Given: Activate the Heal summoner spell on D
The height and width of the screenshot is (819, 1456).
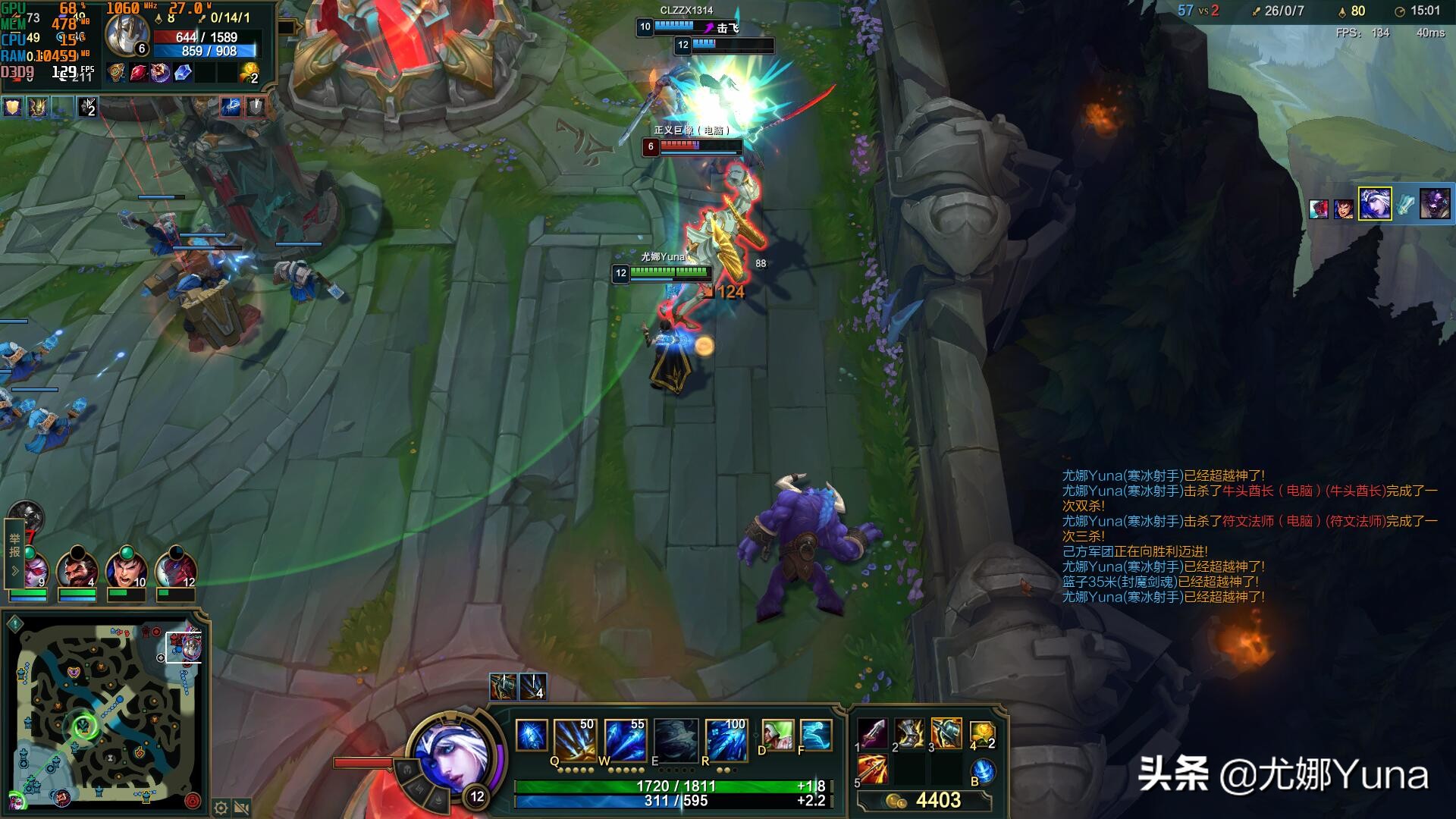Looking at the screenshot, I should pos(777,735).
